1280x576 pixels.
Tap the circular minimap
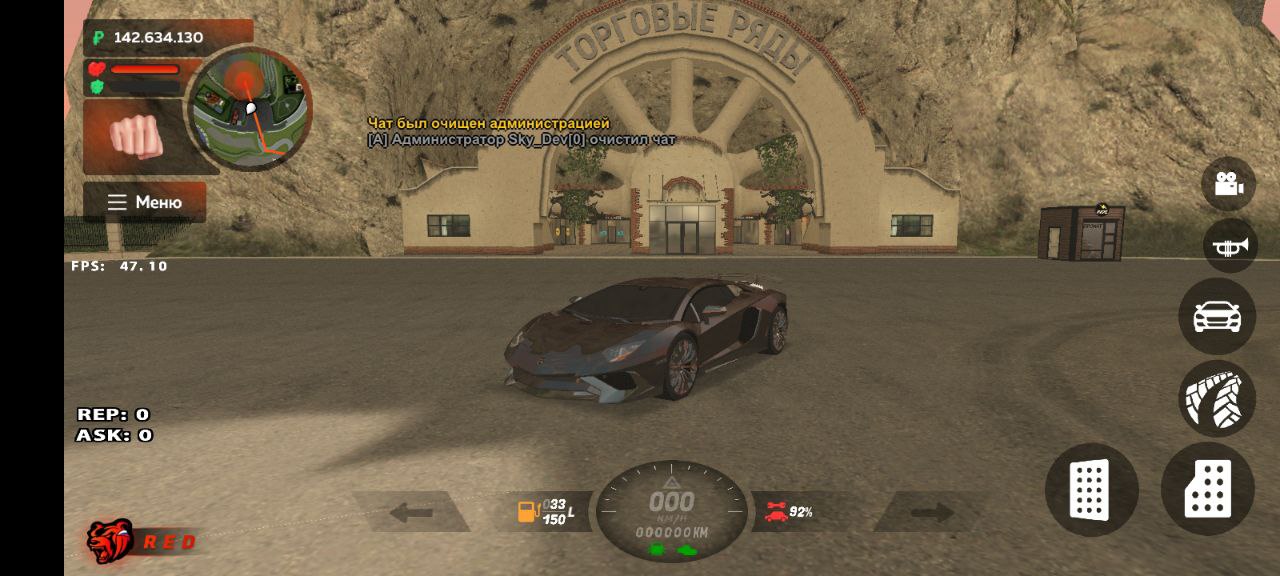[x=249, y=108]
